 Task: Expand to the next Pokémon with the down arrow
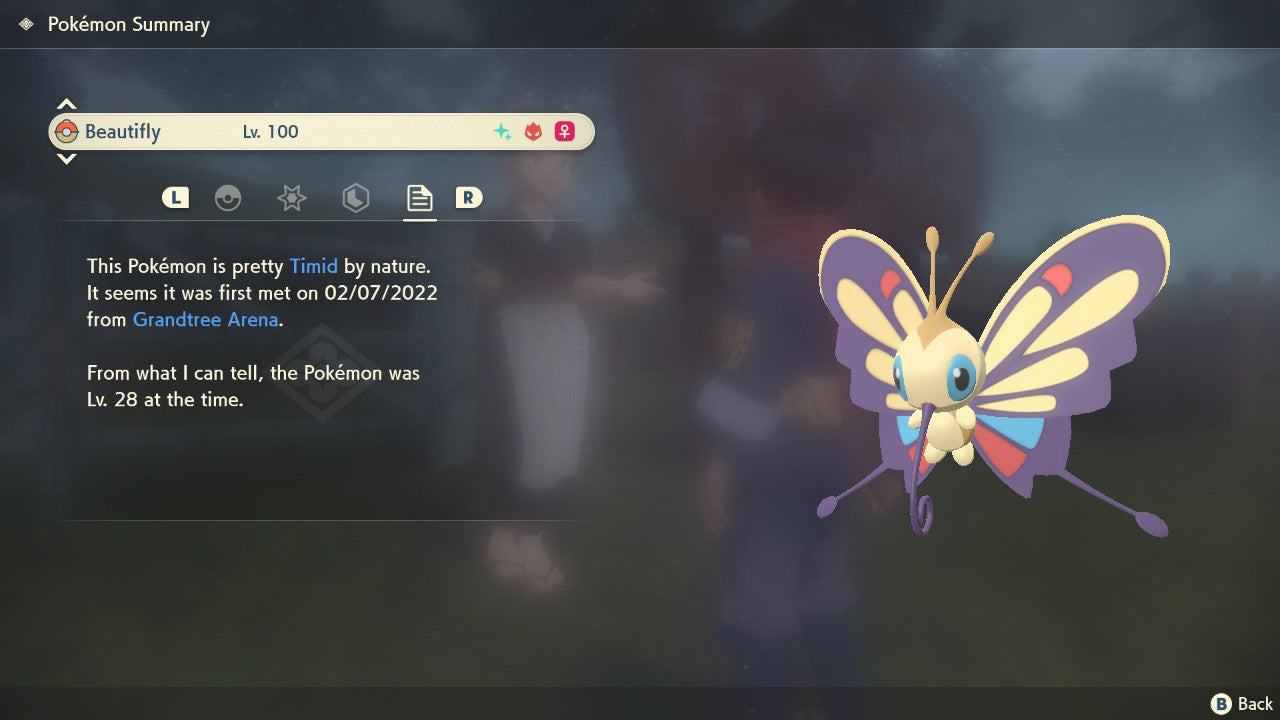click(66, 160)
